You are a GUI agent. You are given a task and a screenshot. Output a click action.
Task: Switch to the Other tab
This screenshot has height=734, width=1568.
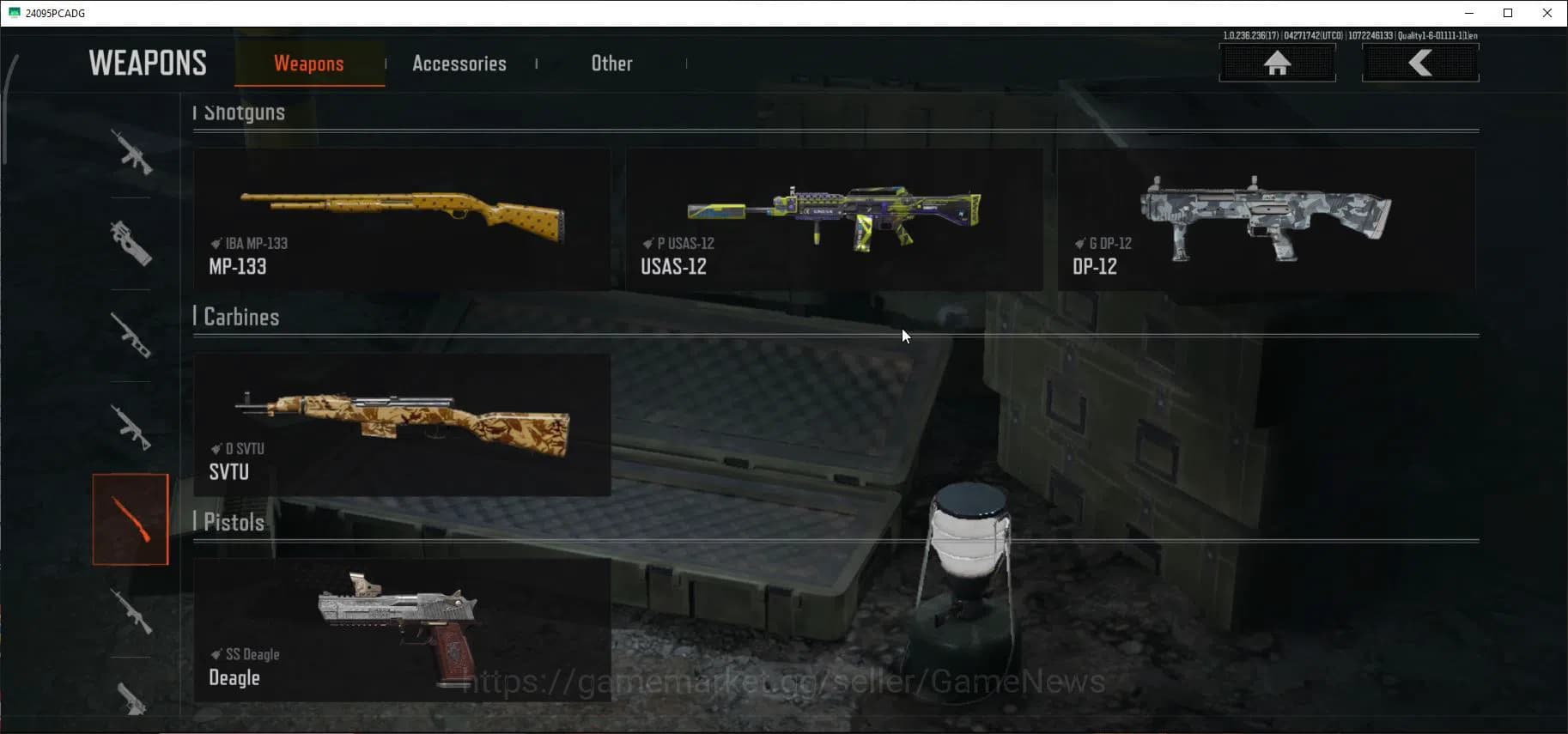click(611, 64)
